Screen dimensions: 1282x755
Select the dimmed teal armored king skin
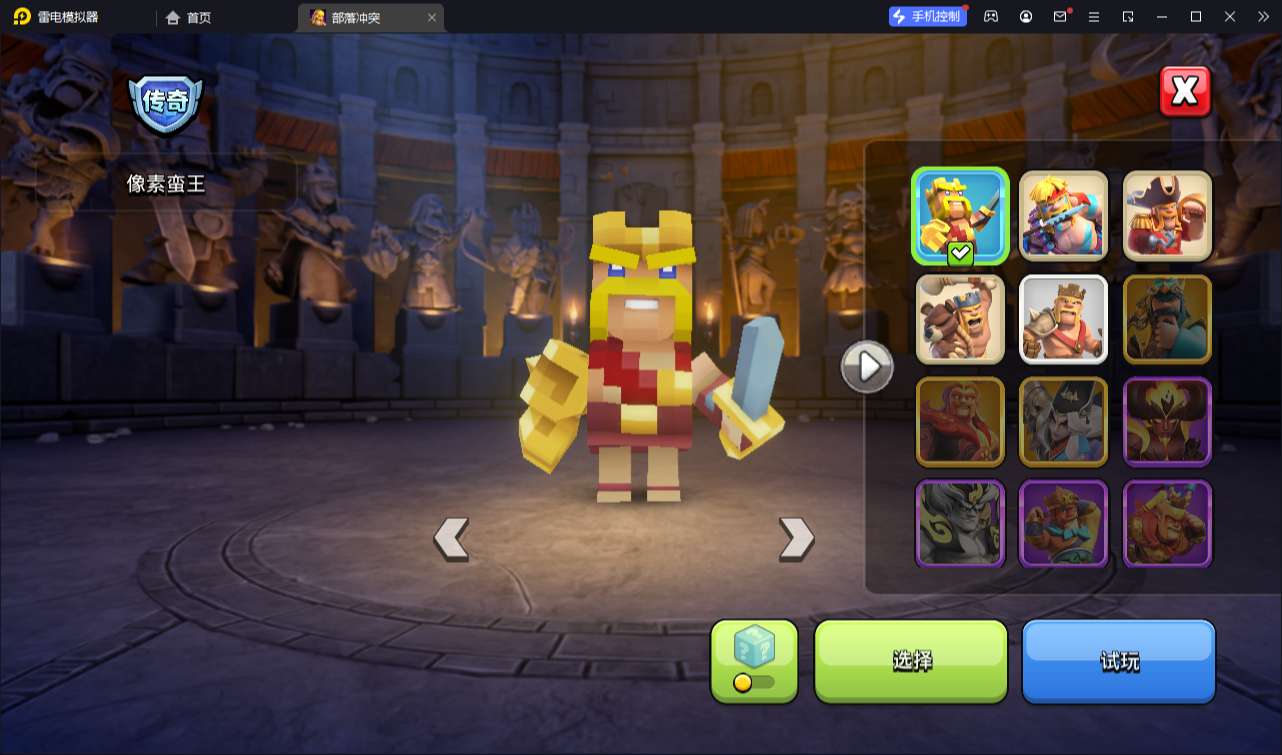(1167, 320)
